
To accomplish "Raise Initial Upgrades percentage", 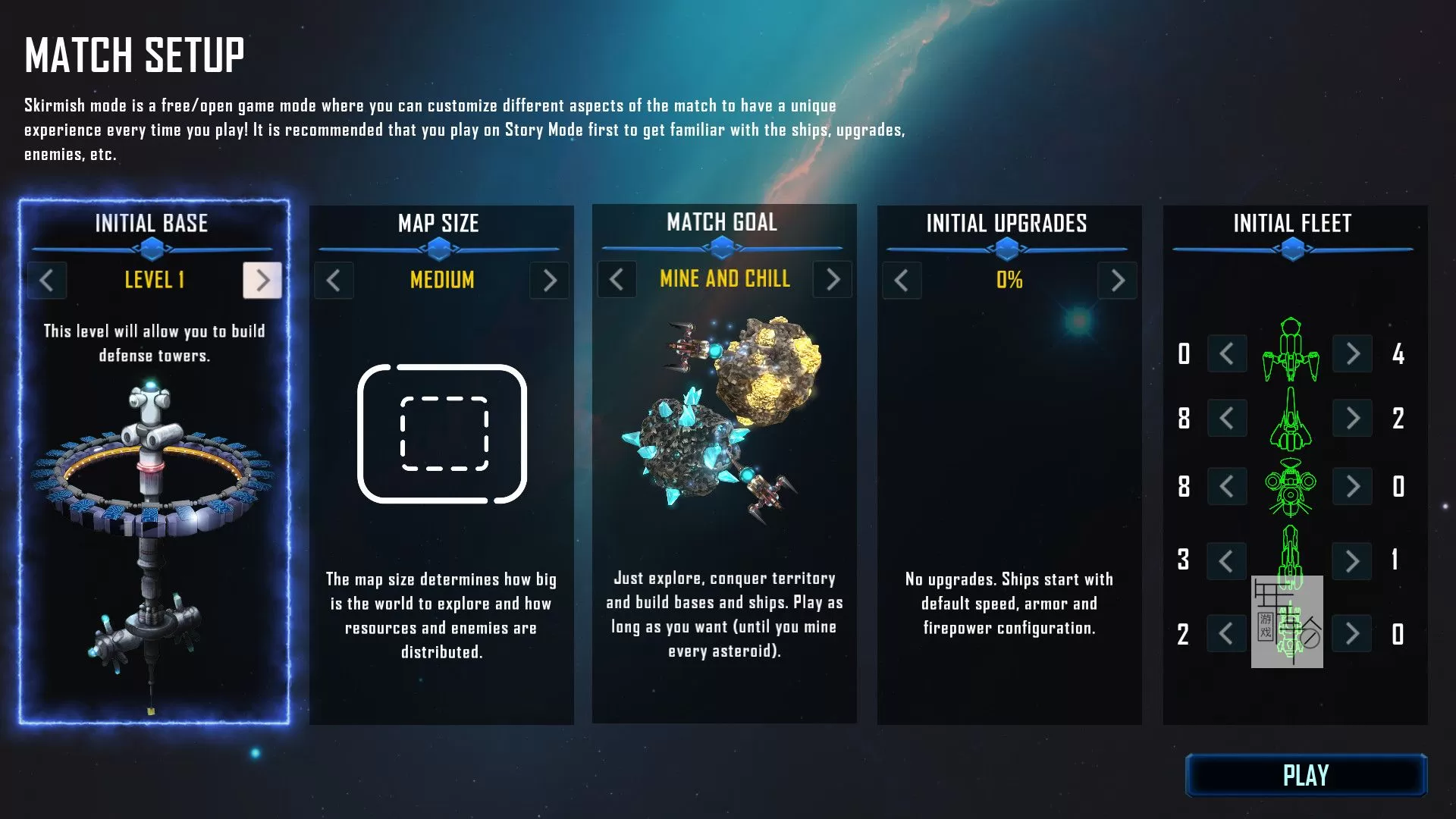I will pos(1117,281).
